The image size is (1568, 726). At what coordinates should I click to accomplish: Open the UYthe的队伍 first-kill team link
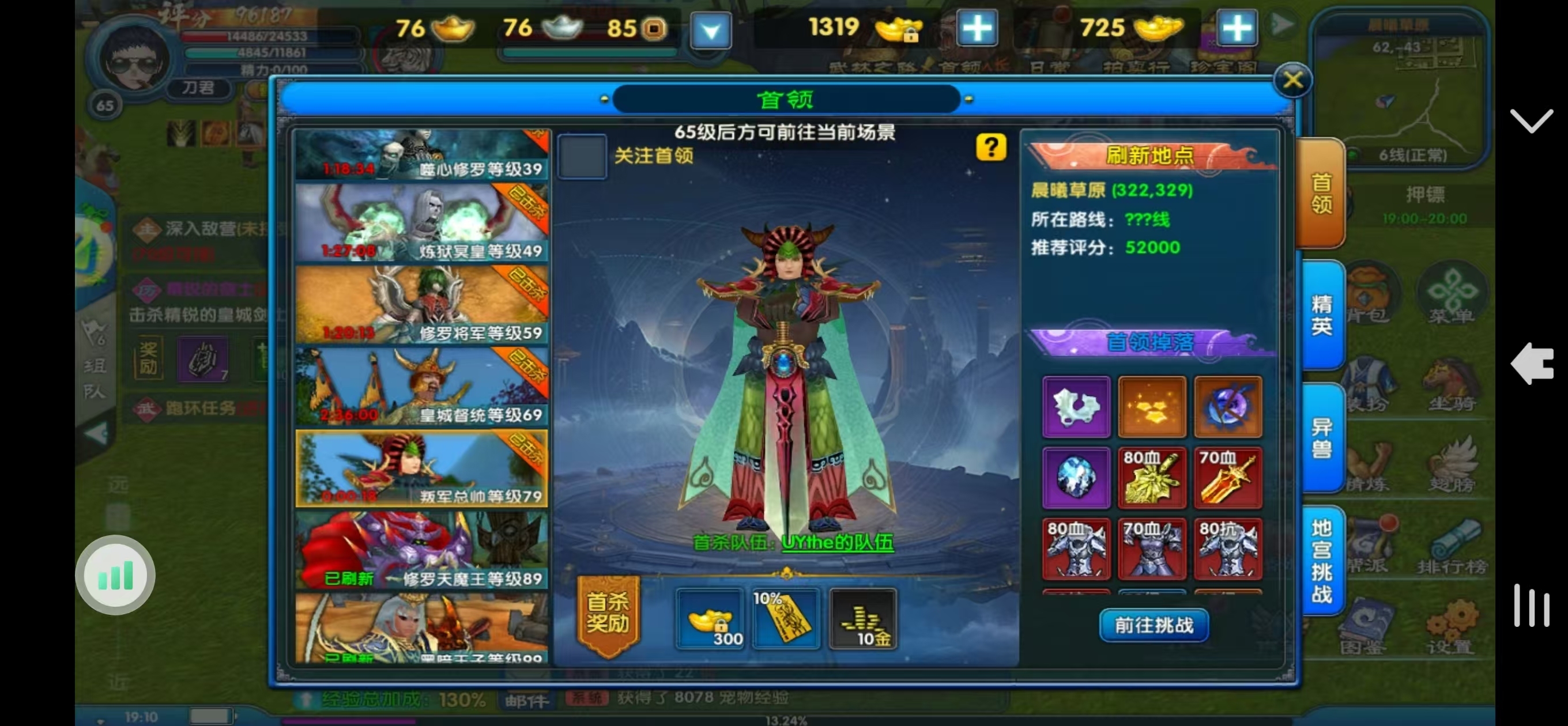click(x=837, y=543)
